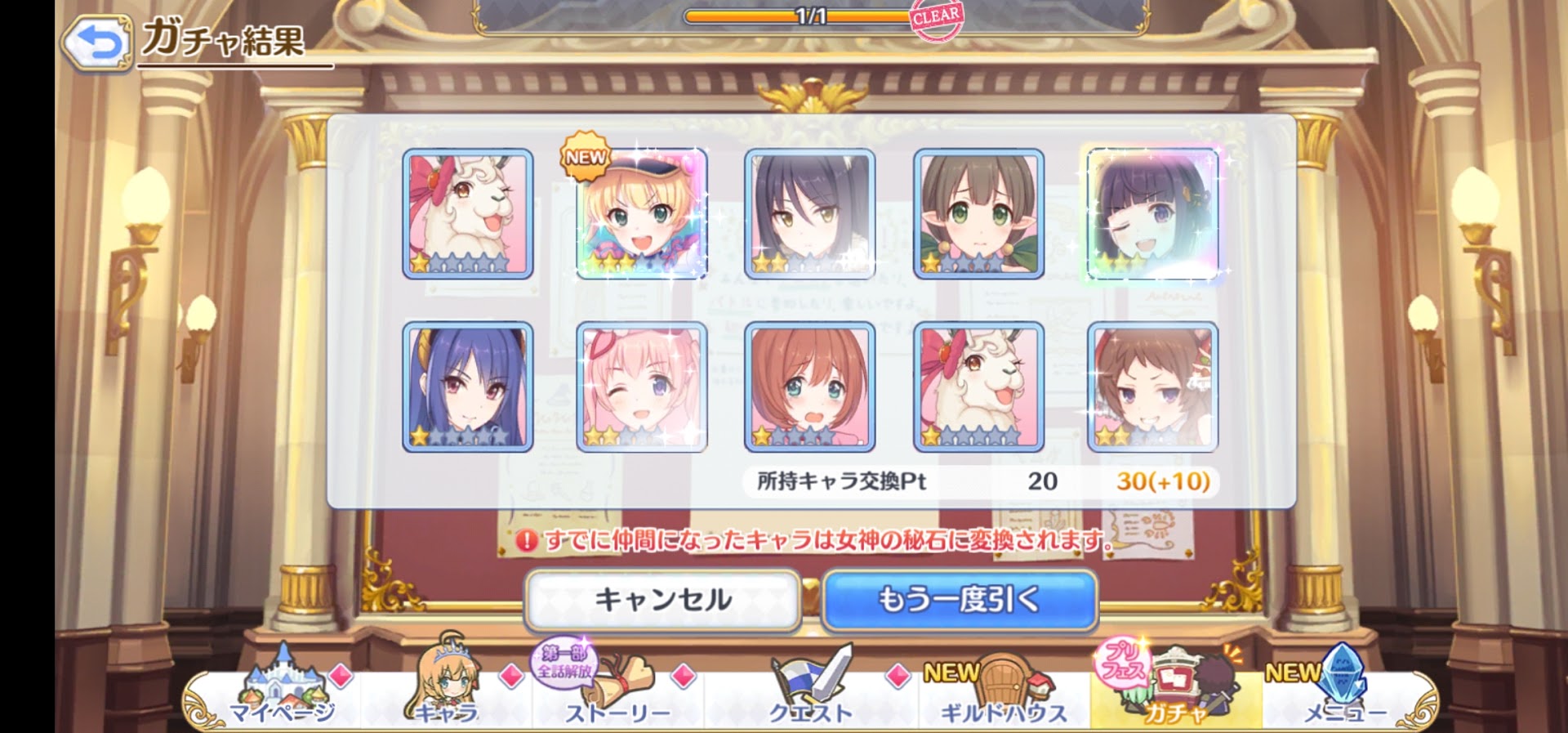The image size is (1568, 733).
Task: View the rainbow-framed winking purple-haired character
Action: click(1152, 214)
